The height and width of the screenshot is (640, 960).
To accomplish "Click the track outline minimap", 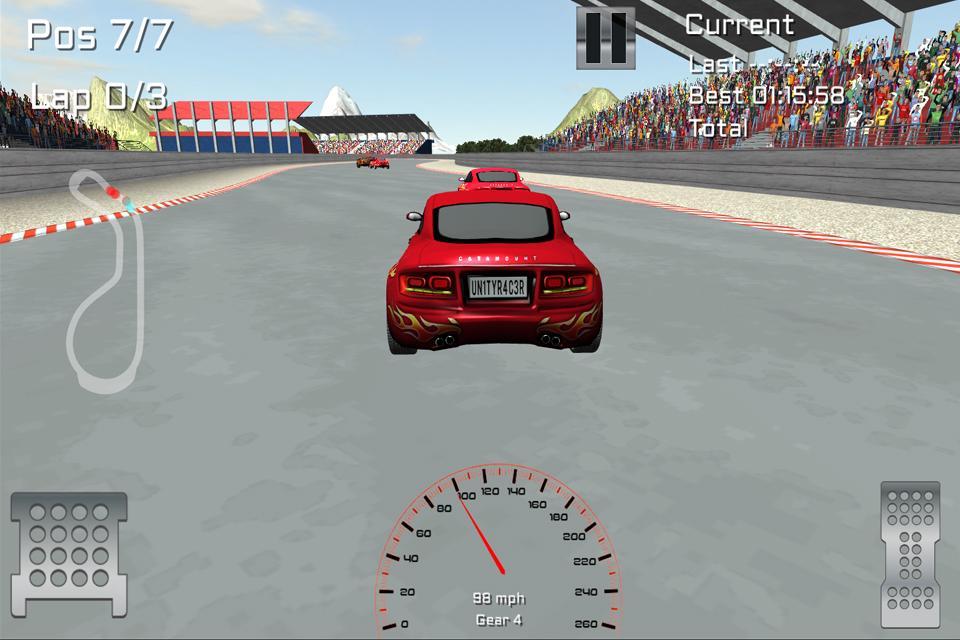I will (x=105, y=282).
